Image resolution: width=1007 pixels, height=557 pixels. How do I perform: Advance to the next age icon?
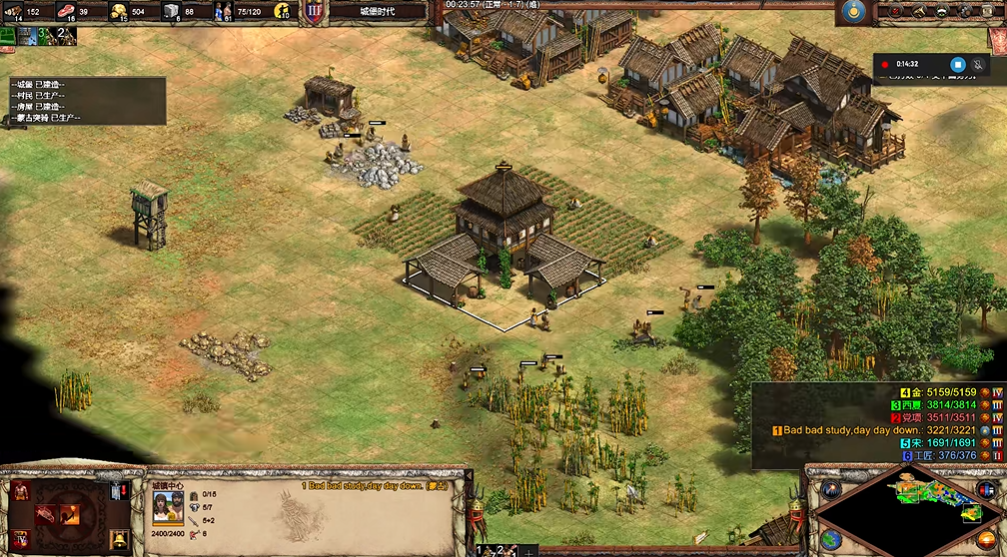pos(20,541)
